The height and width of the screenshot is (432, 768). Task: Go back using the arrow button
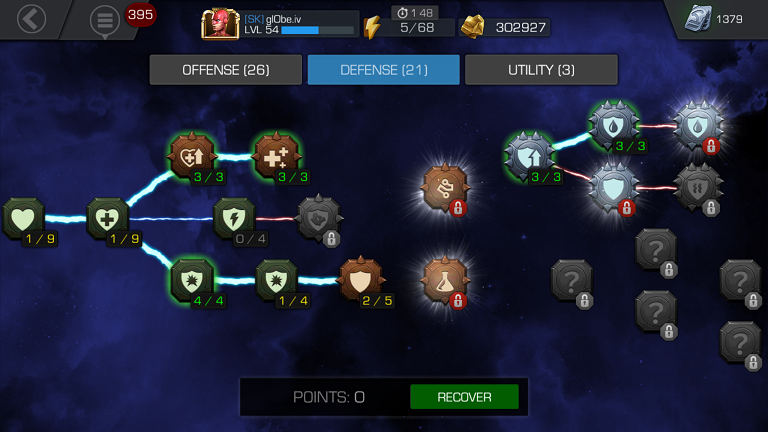[32, 18]
